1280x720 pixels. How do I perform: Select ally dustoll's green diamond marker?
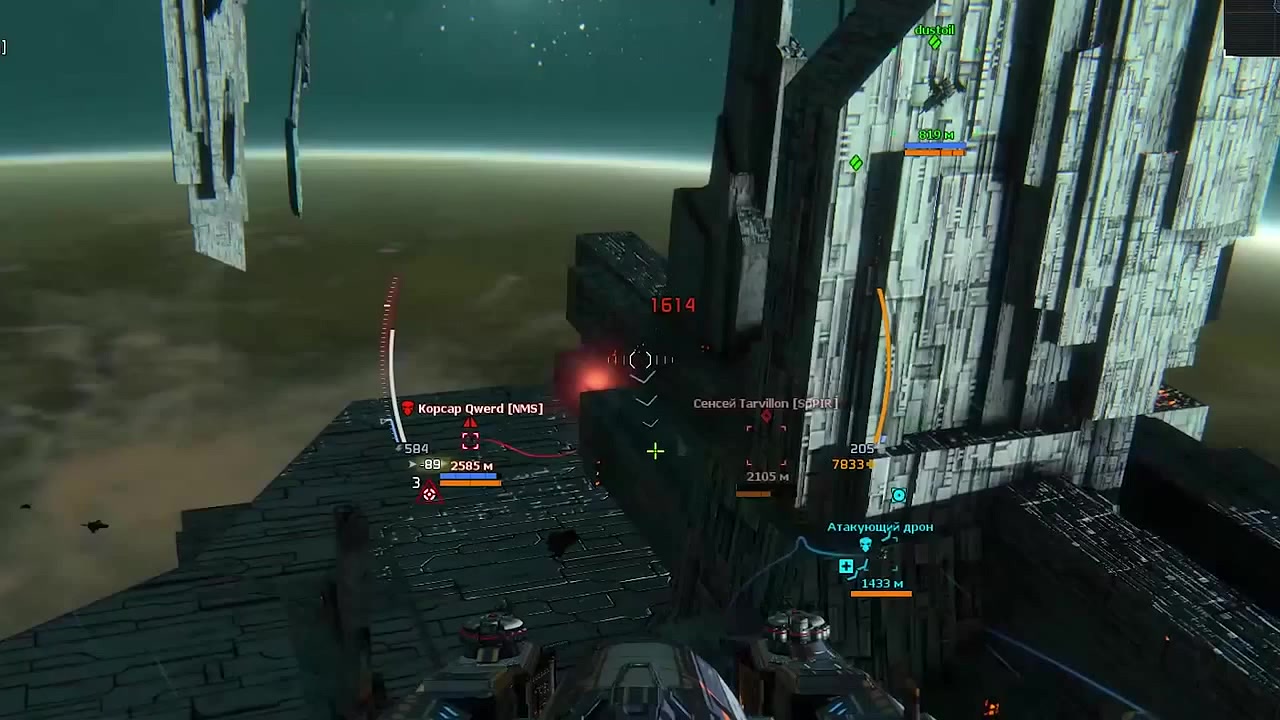935,43
